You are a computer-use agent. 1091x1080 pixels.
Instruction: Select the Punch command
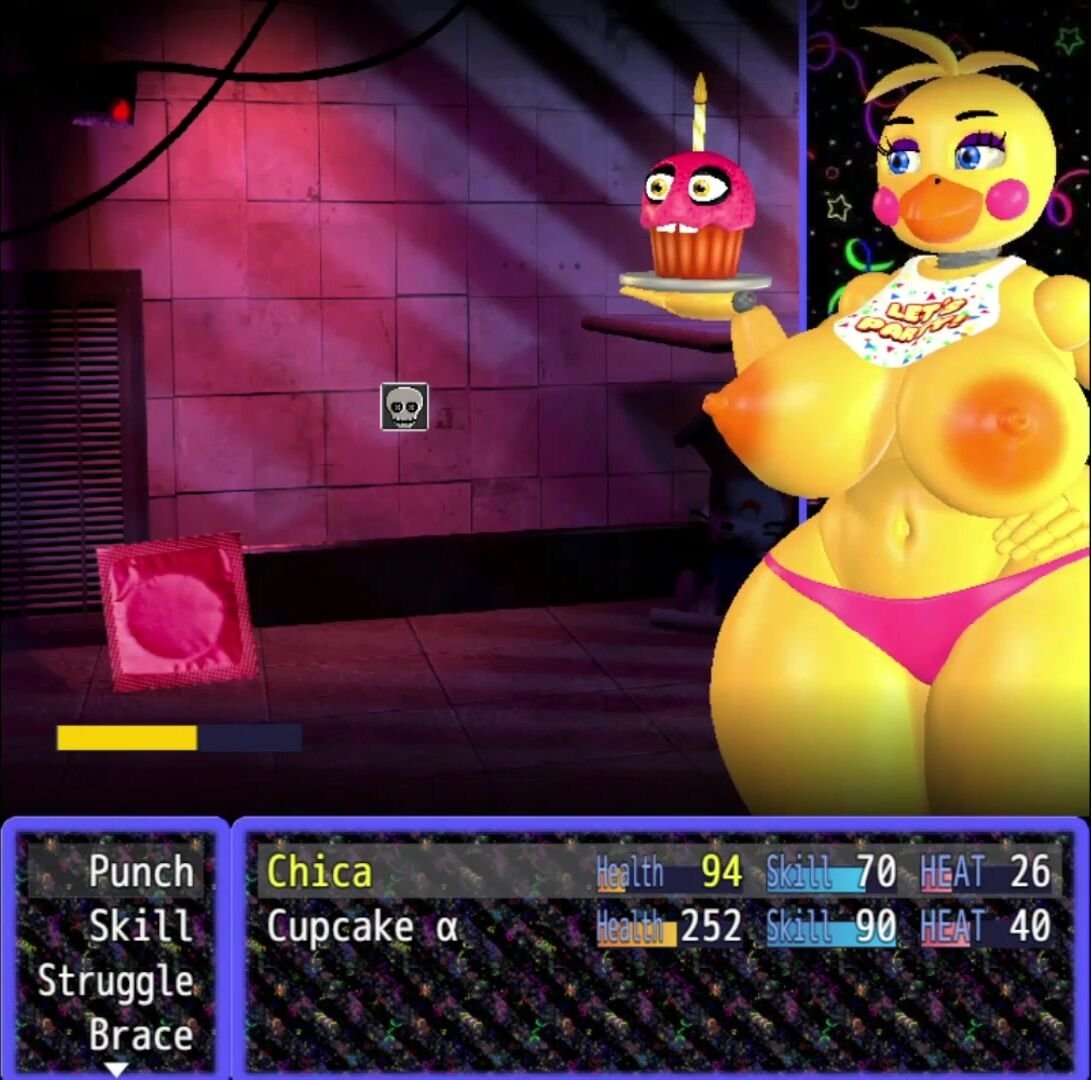coord(139,871)
